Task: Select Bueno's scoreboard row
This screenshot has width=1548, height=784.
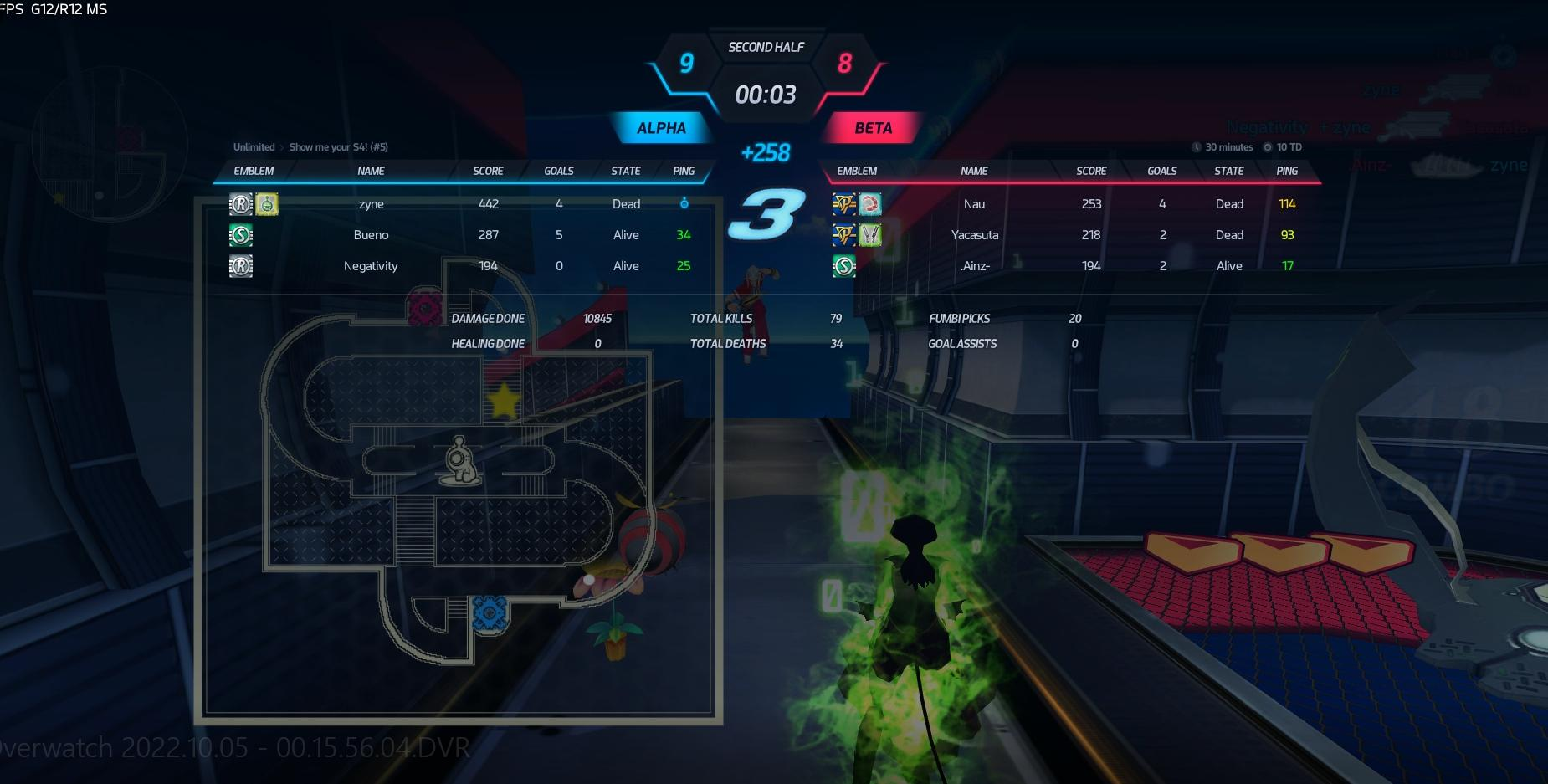Action: [x=371, y=235]
